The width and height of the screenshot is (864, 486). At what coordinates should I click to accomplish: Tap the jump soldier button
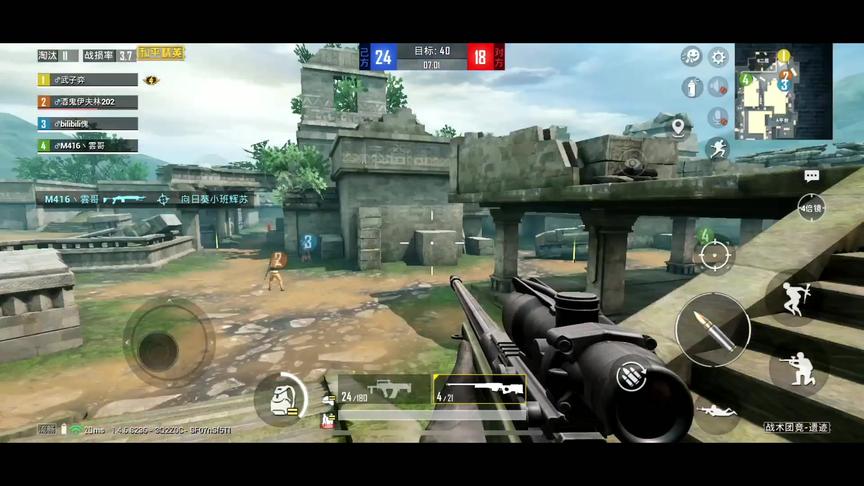click(x=797, y=298)
